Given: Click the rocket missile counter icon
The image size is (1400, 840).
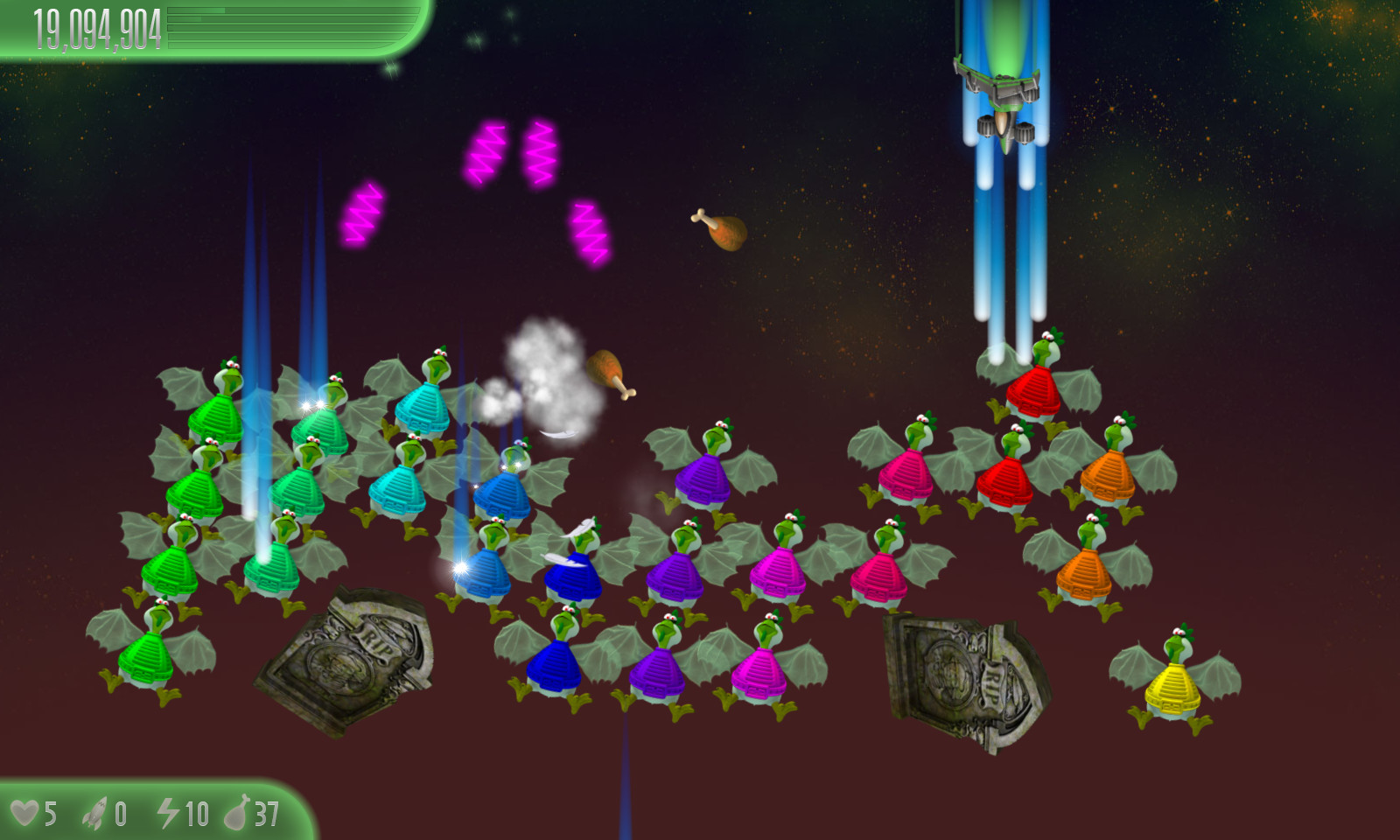Looking at the screenshot, I should tap(96, 812).
